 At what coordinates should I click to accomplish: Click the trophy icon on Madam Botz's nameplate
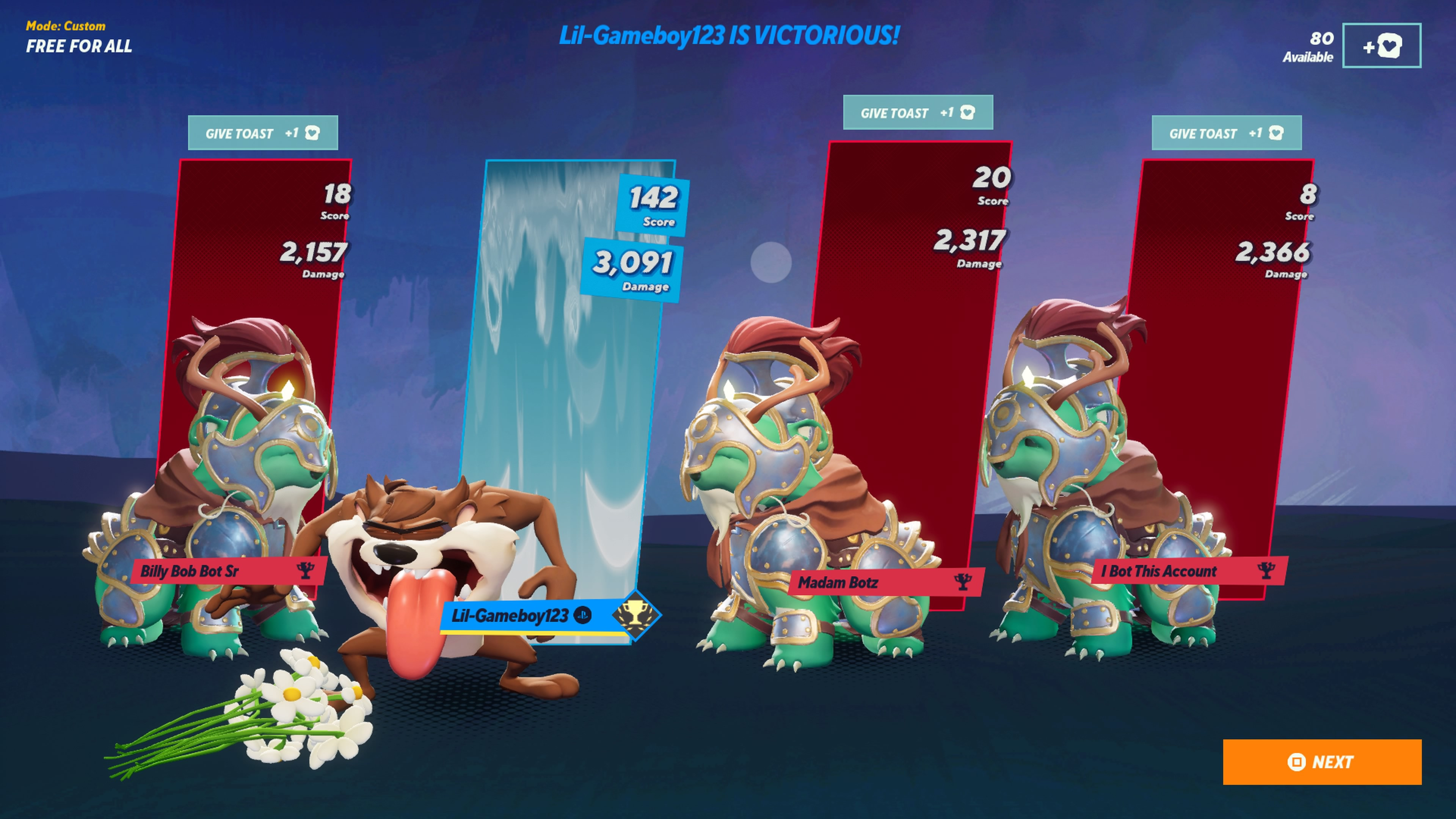click(x=963, y=582)
